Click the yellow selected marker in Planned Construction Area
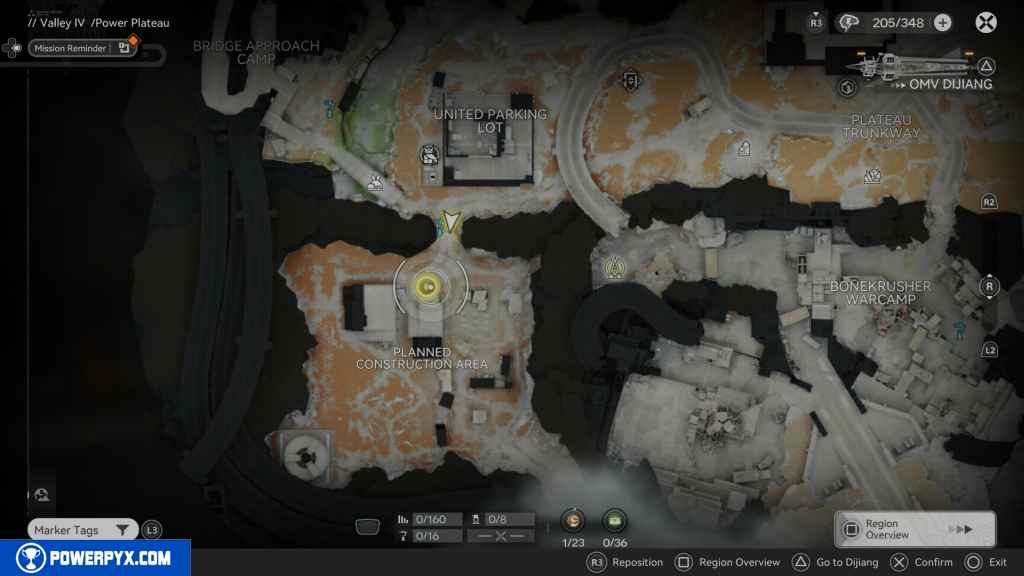Screen dimensions: 1024x576 (429, 287)
